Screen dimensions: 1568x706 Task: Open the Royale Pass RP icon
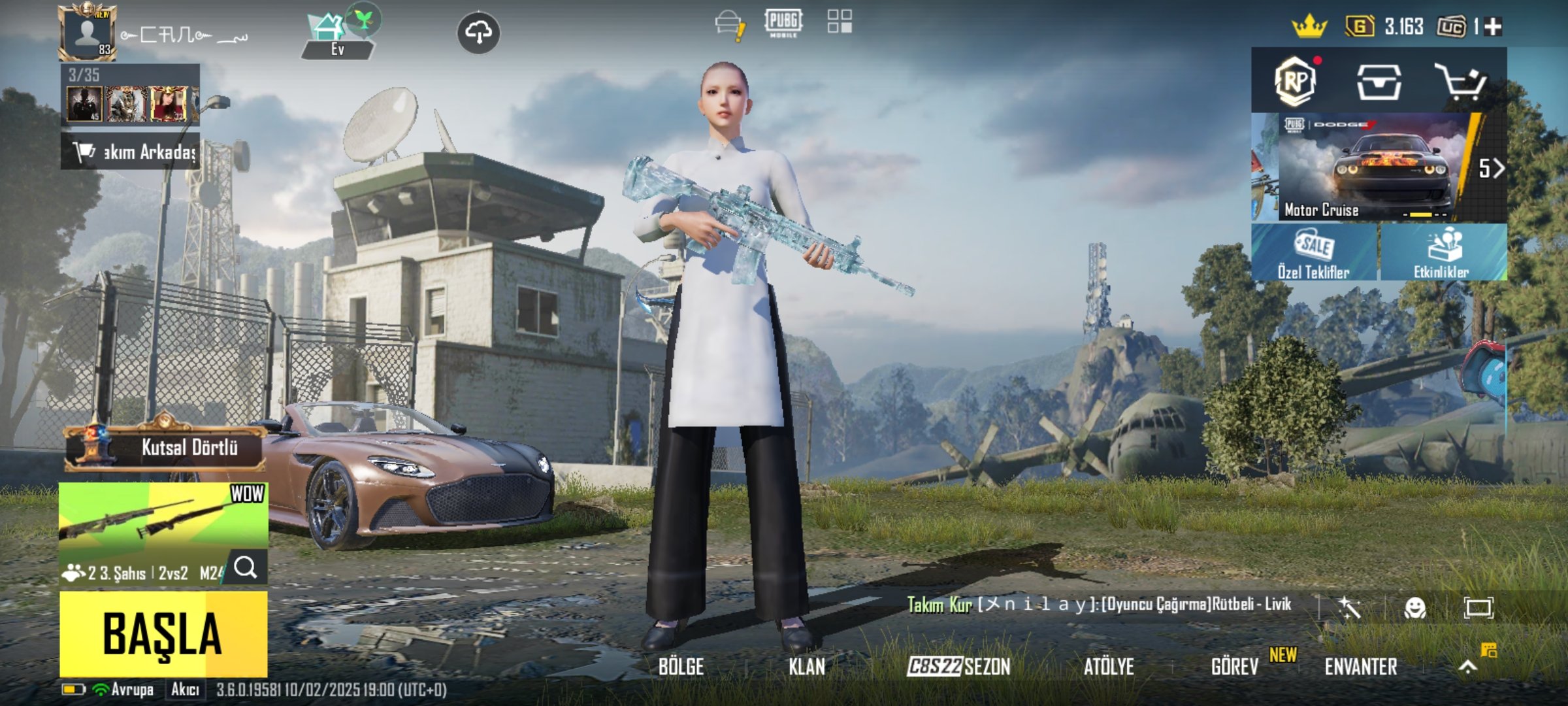1295,82
